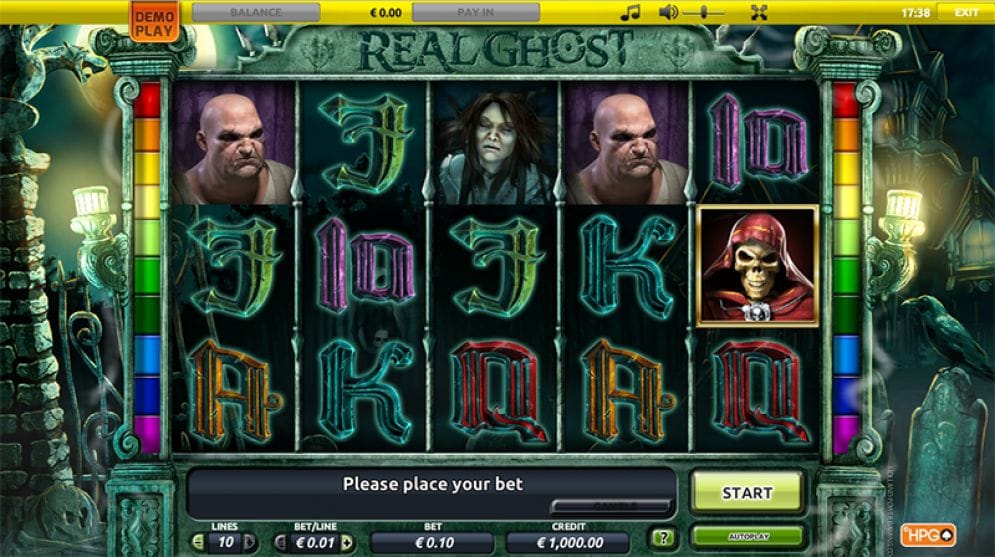Viewport: 995px width, 557px height.
Task: Adjust the volume slider
Action: click(706, 13)
